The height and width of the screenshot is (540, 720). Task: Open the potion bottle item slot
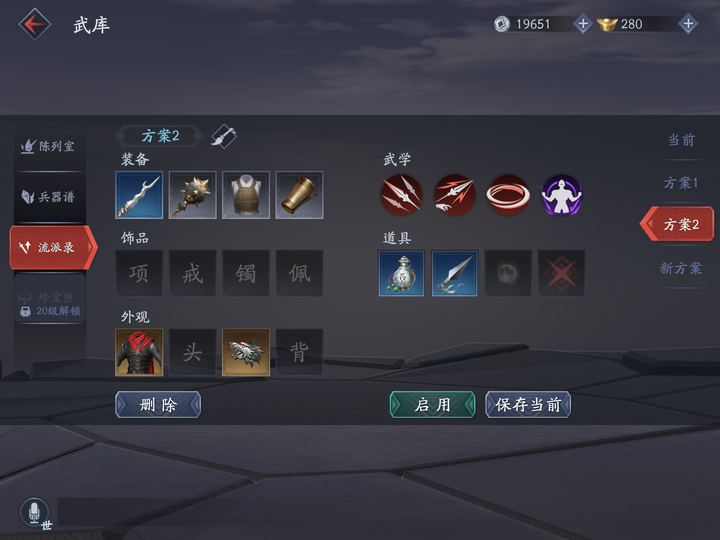tap(402, 273)
